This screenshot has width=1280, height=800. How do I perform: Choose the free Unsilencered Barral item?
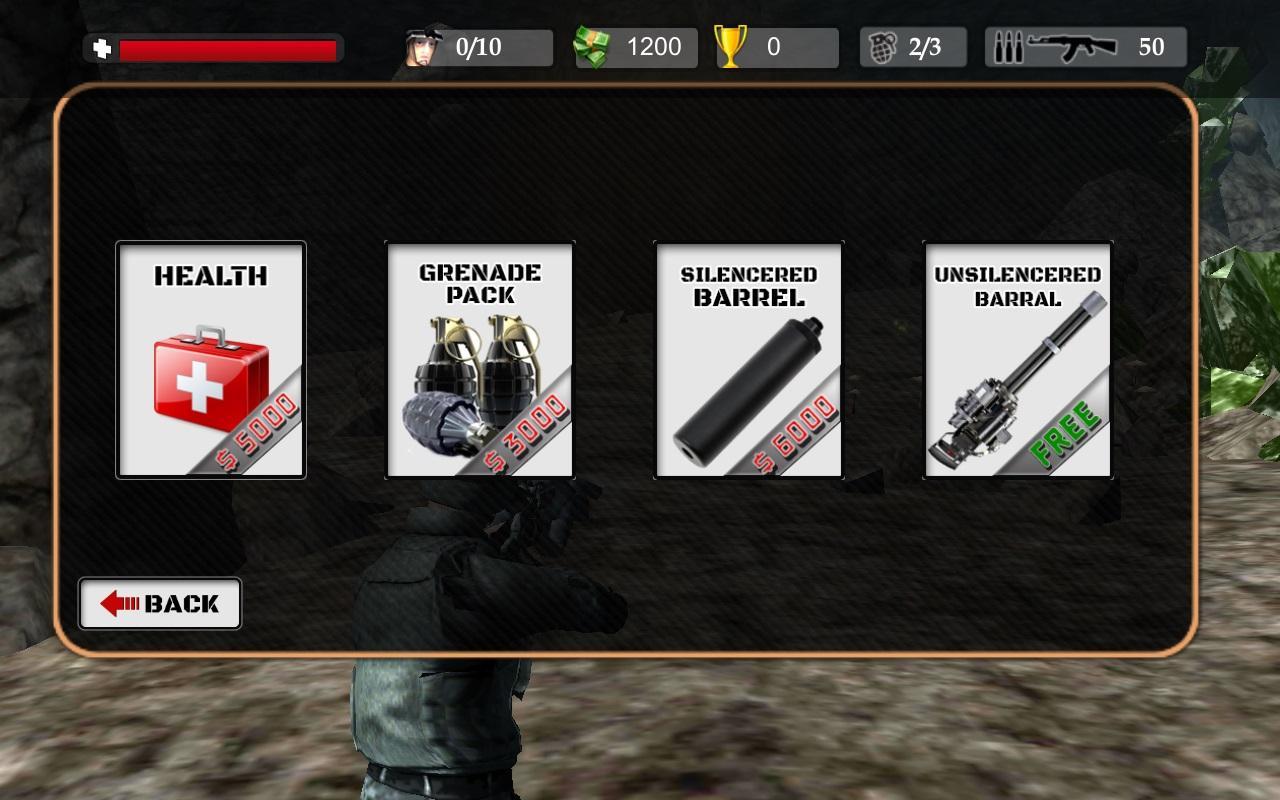[x=1017, y=360]
